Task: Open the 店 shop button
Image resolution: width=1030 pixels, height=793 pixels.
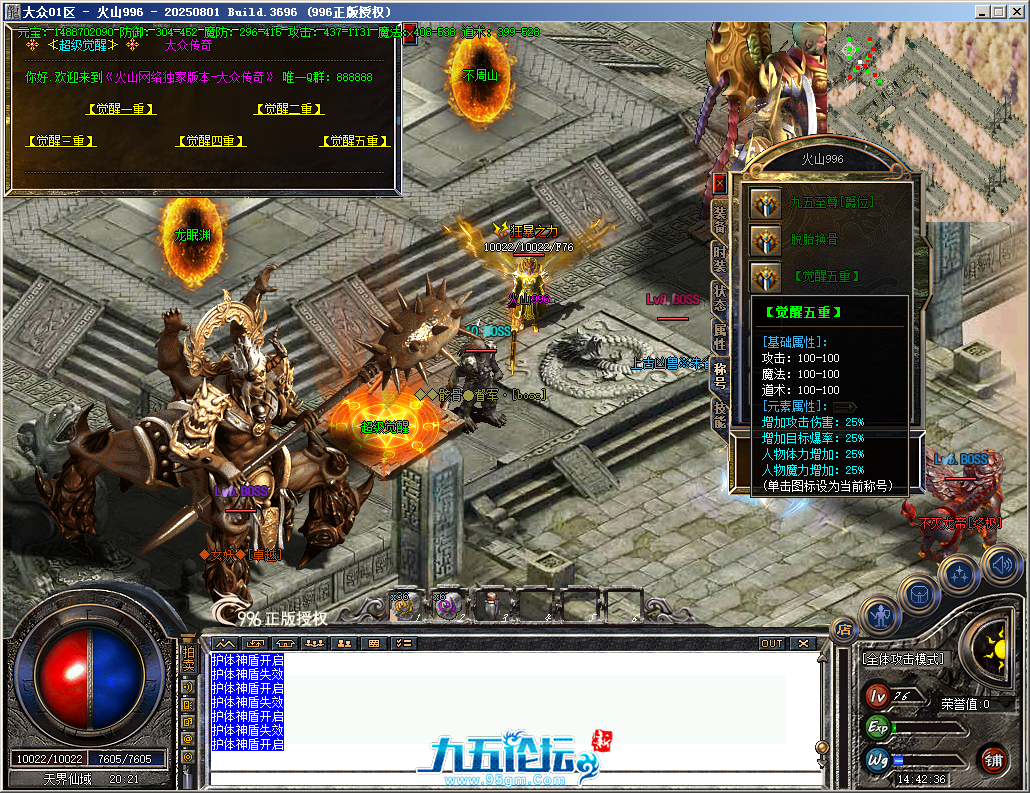Action: click(843, 630)
